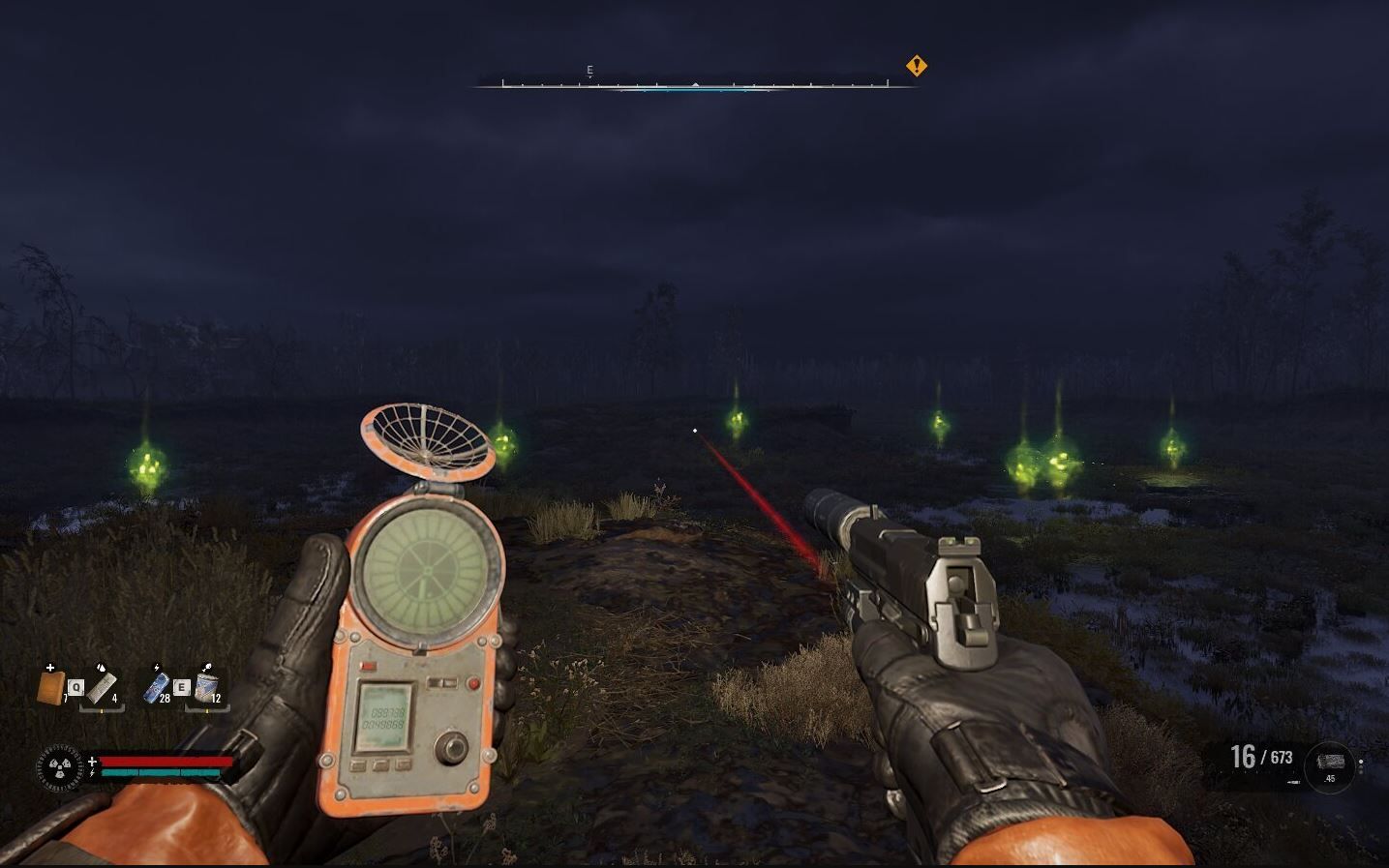Click the health cross icon beside bars
Viewport: 1389px width, 868px height.
click(92, 762)
